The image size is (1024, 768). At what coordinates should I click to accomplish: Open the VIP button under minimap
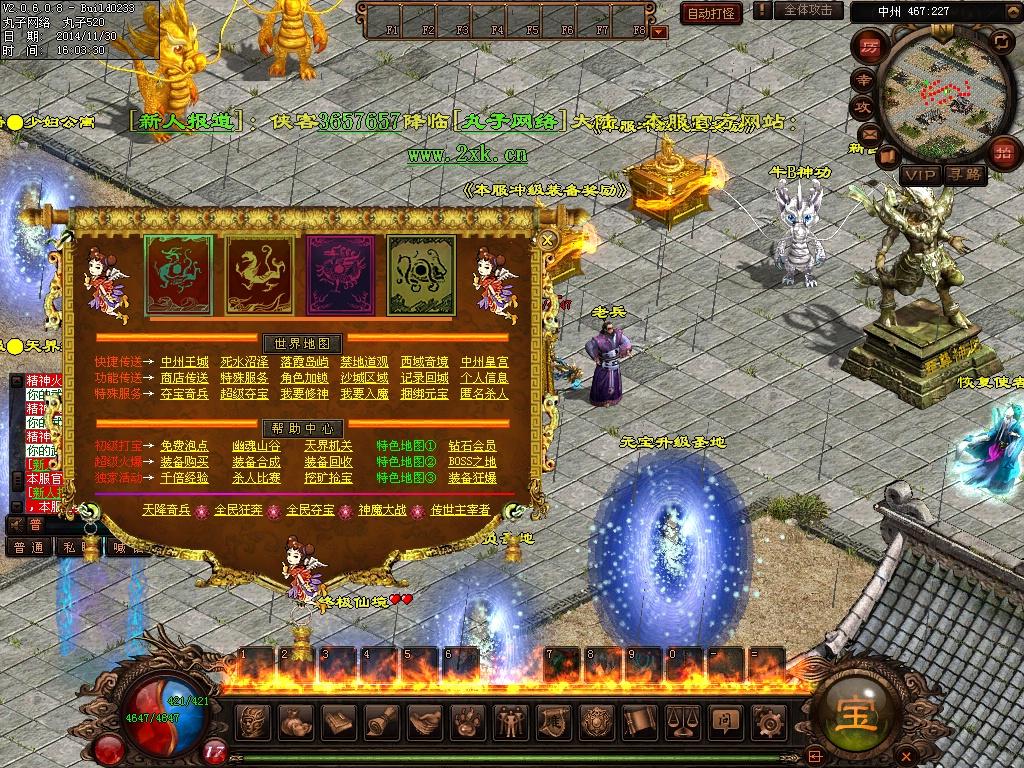[919, 174]
